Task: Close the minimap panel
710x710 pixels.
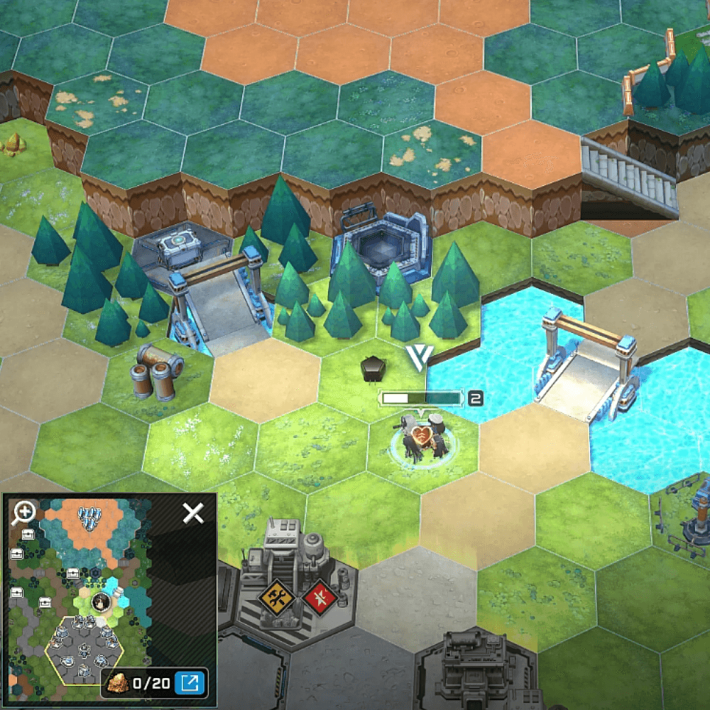Action: coord(193,513)
